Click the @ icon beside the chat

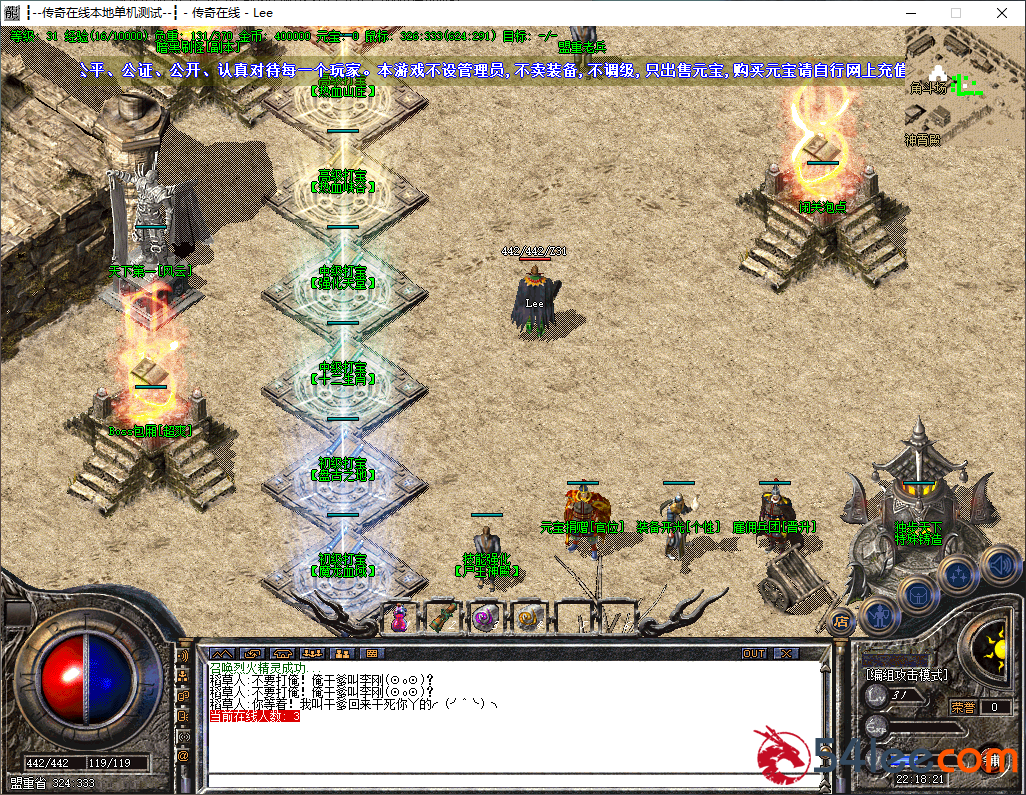[183, 756]
